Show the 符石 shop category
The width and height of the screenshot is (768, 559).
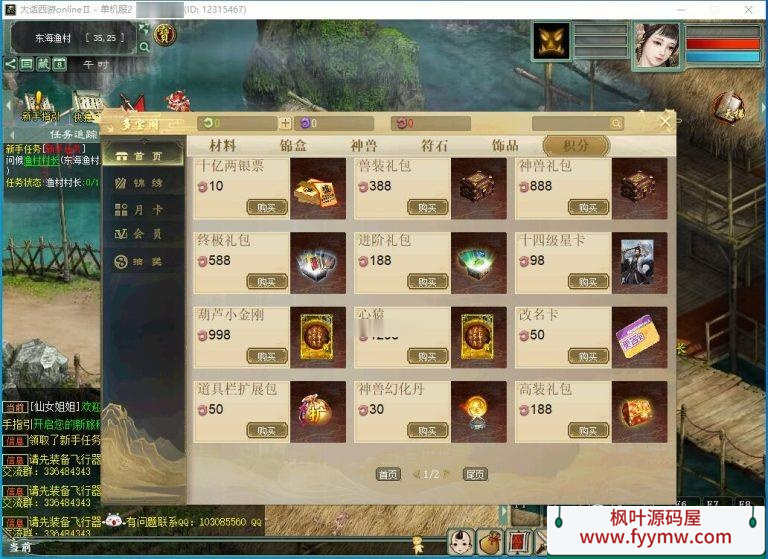coord(434,146)
